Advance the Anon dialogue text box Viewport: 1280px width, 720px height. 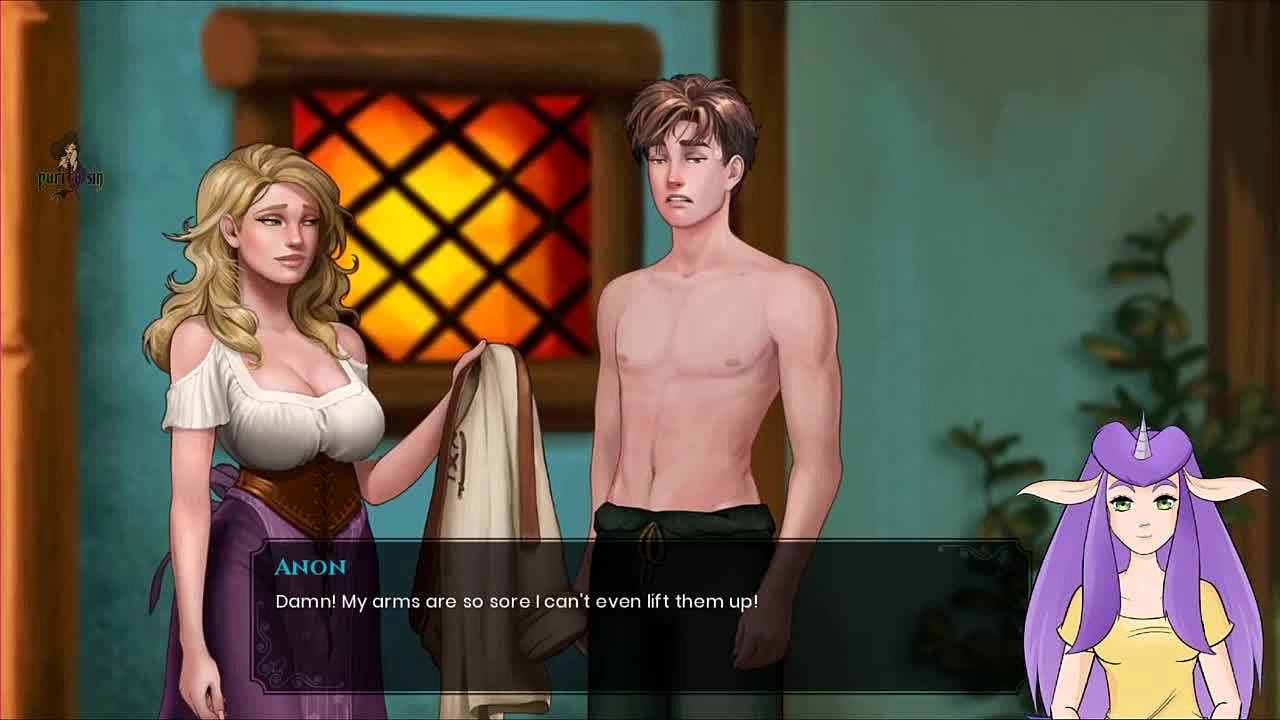(x=640, y=615)
